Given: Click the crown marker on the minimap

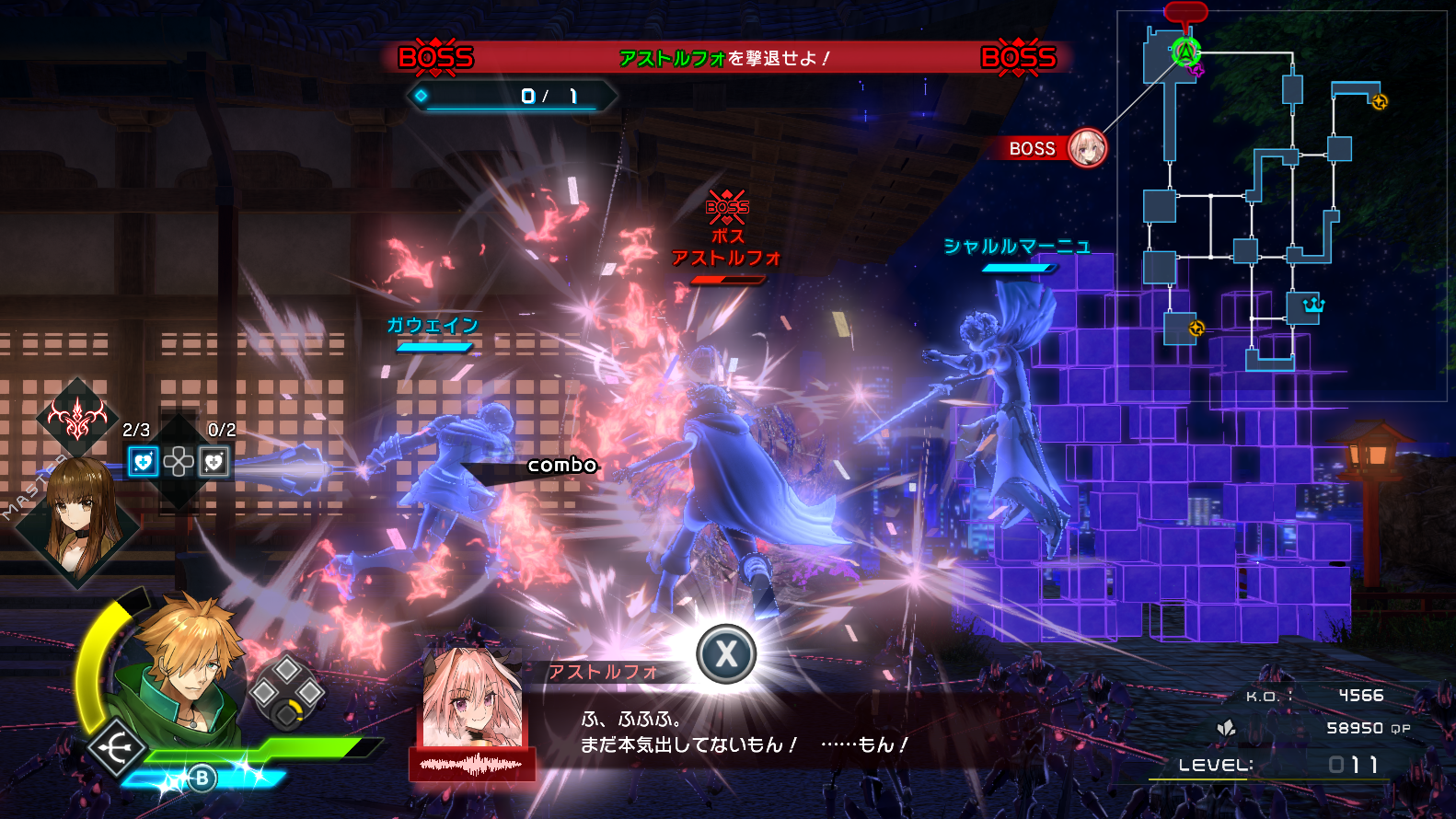Looking at the screenshot, I should [x=1312, y=305].
